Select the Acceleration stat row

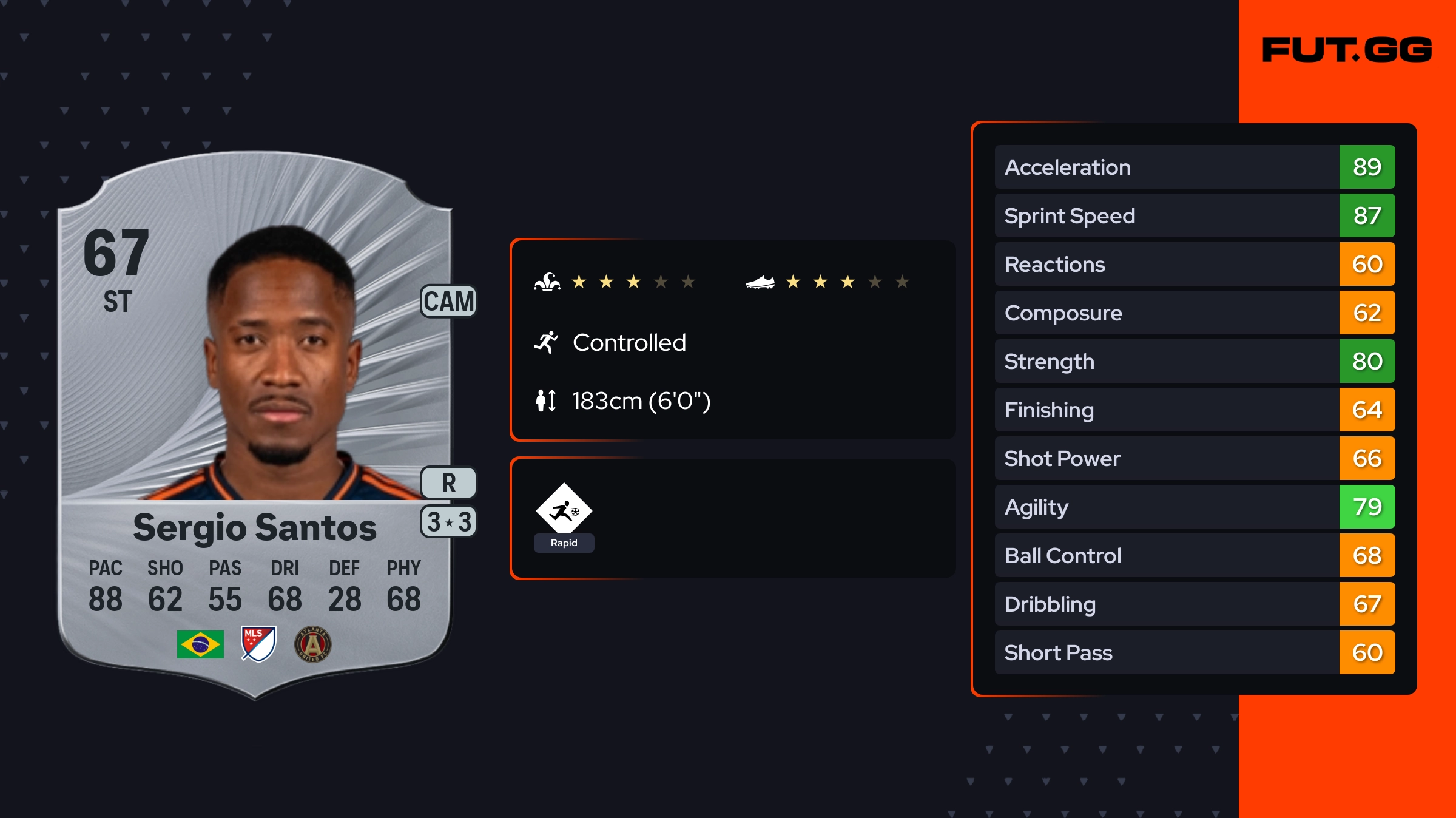pyautogui.click(x=1194, y=167)
